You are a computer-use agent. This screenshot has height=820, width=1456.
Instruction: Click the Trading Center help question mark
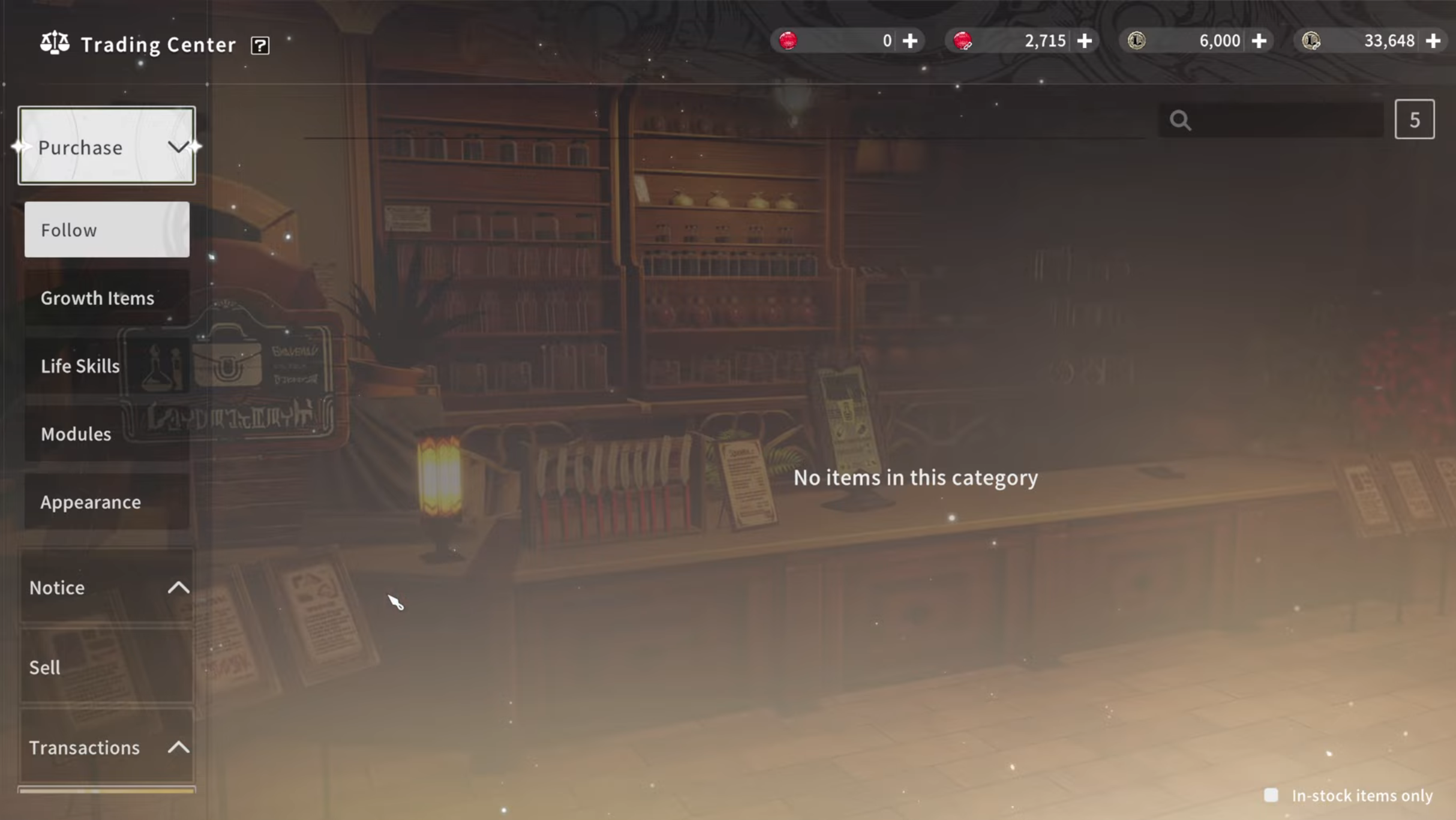tap(260, 46)
